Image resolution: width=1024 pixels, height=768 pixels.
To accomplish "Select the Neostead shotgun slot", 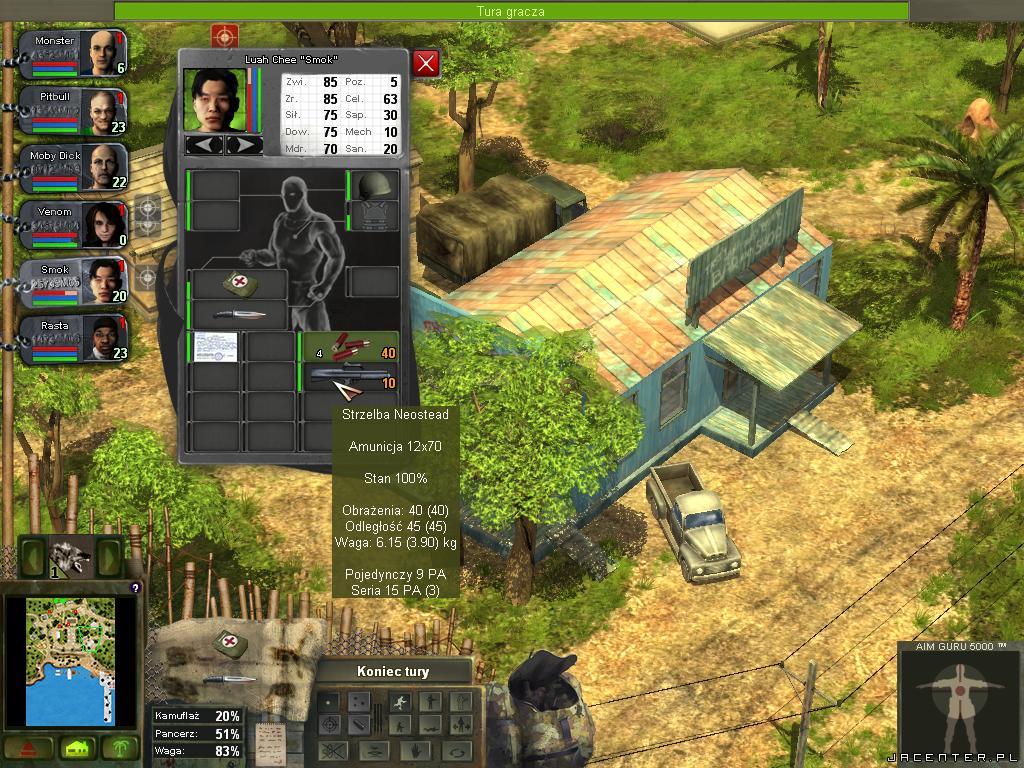I will click(x=350, y=377).
